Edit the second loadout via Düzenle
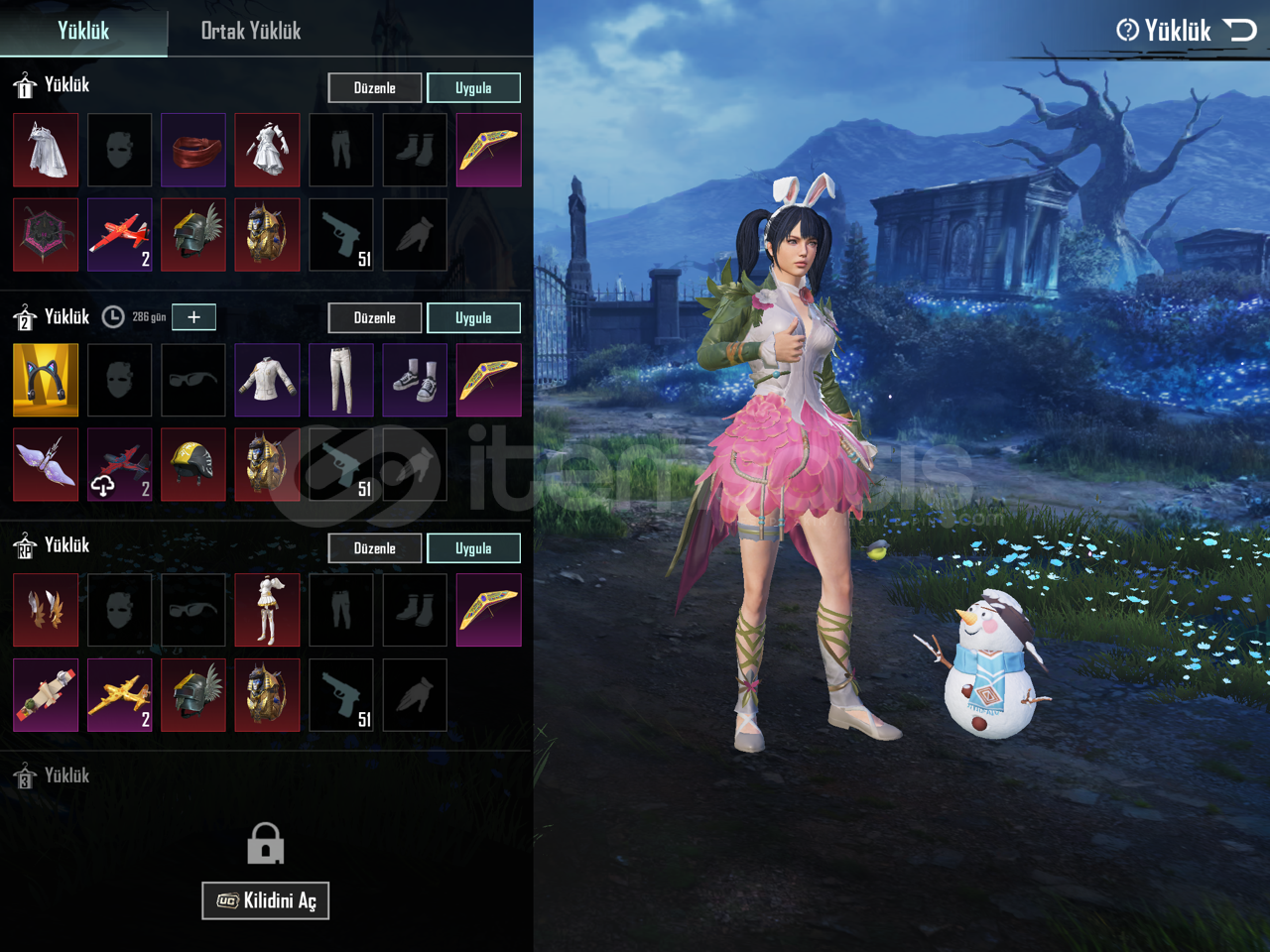Screen dimensions: 1270x952 tap(374, 318)
